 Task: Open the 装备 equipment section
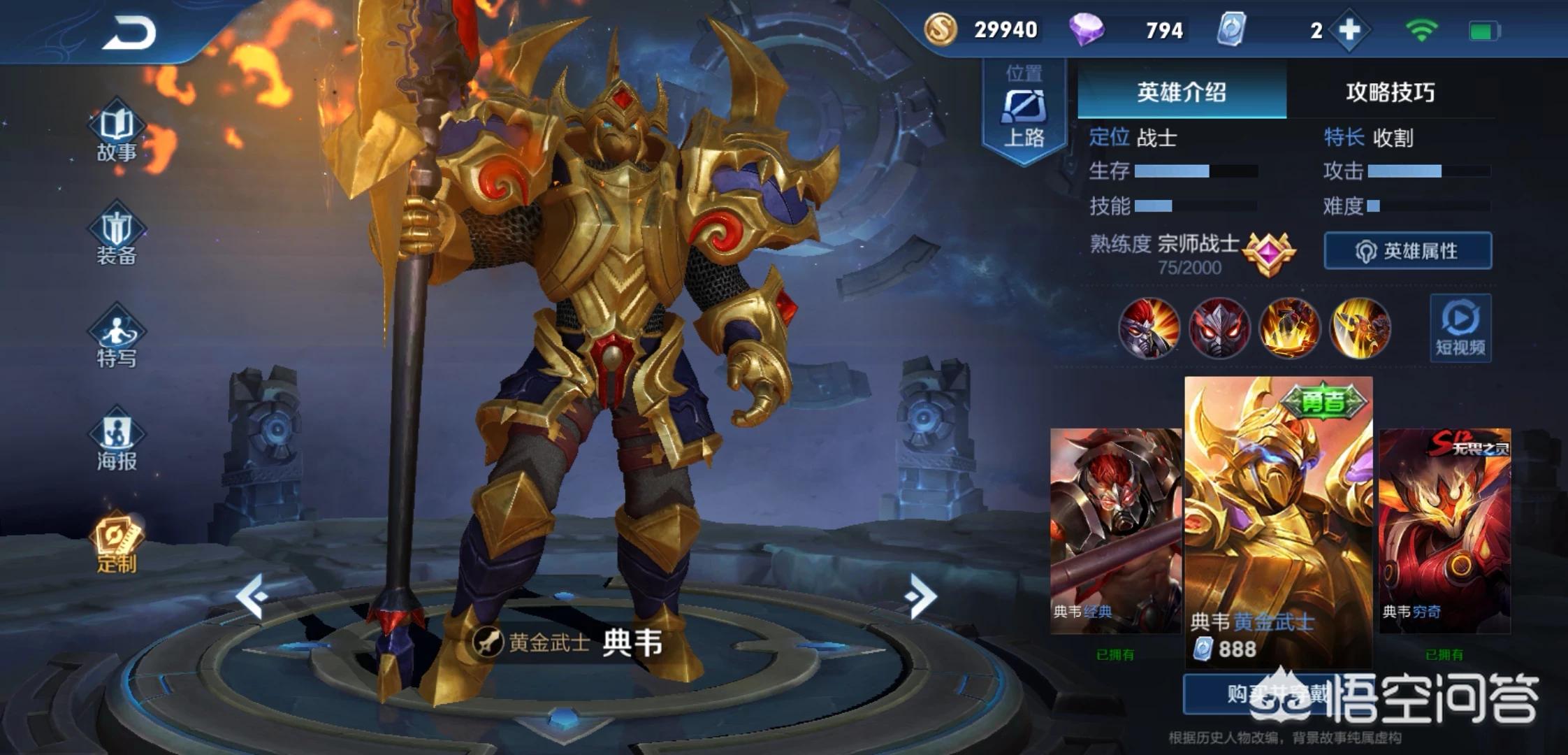coord(117,238)
